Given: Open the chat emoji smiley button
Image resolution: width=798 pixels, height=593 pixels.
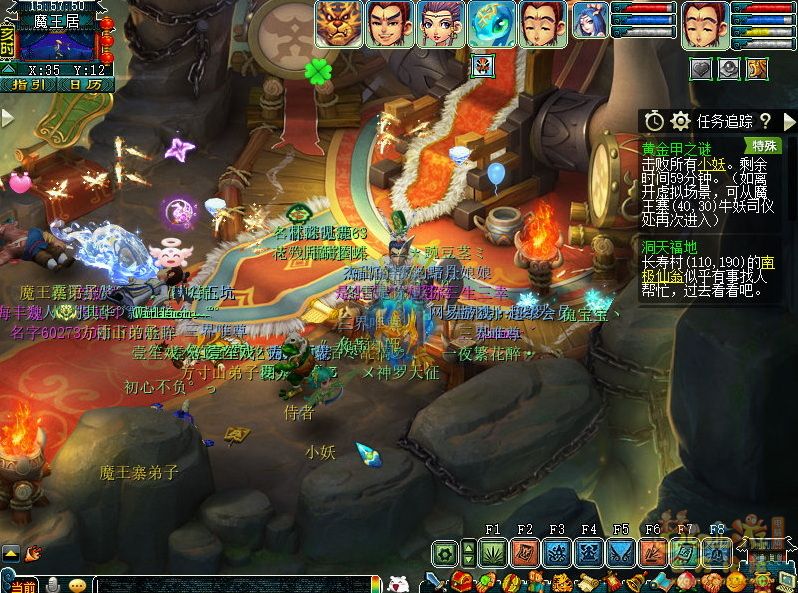Looking at the screenshot, I should pyautogui.click(x=78, y=585).
